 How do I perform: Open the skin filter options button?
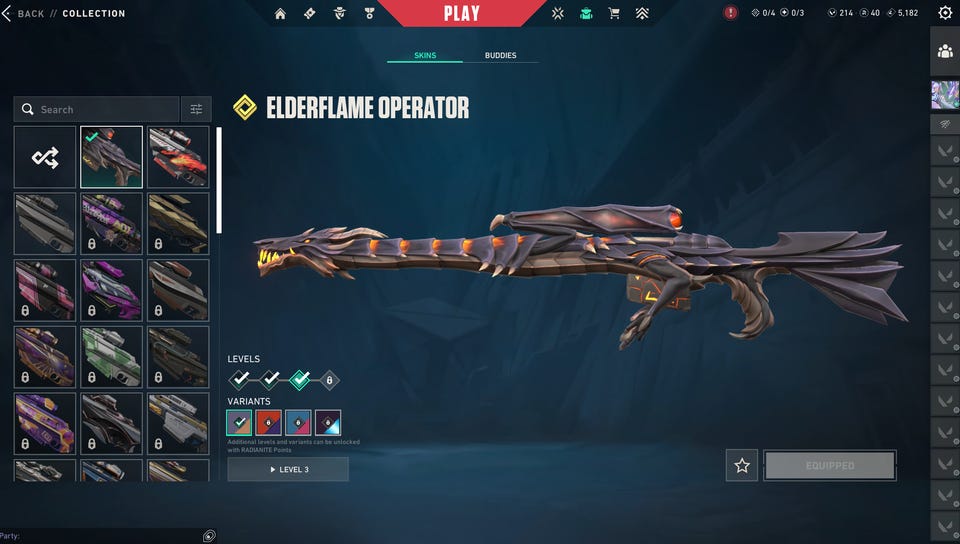[x=196, y=109]
